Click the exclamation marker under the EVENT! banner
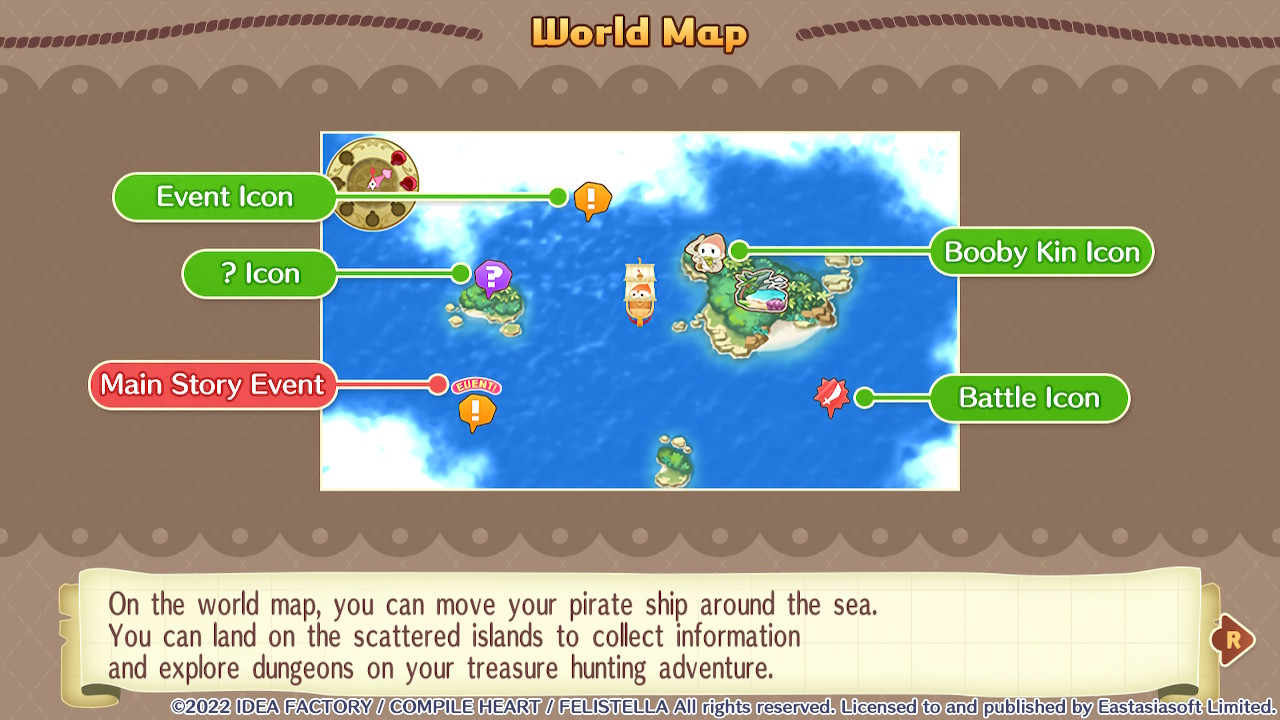This screenshot has height=720, width=1280. 477,411
